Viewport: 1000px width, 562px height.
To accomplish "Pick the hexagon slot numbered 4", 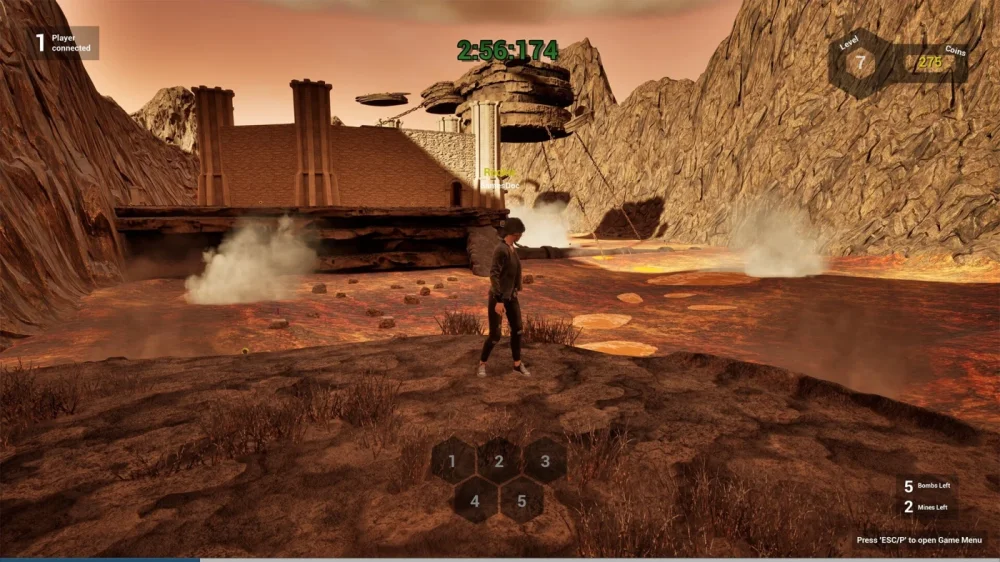I will click(476, 498).
